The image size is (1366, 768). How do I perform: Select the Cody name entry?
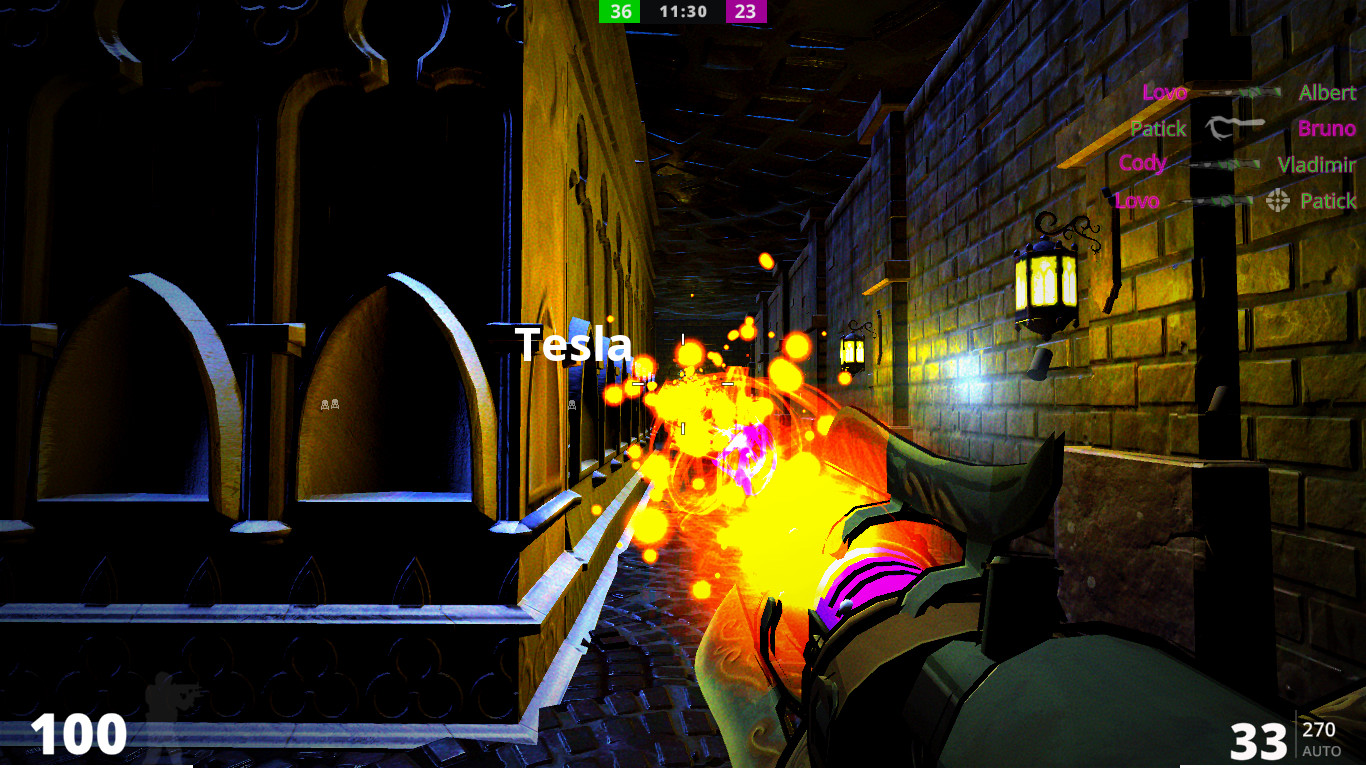coord(1141,163)
